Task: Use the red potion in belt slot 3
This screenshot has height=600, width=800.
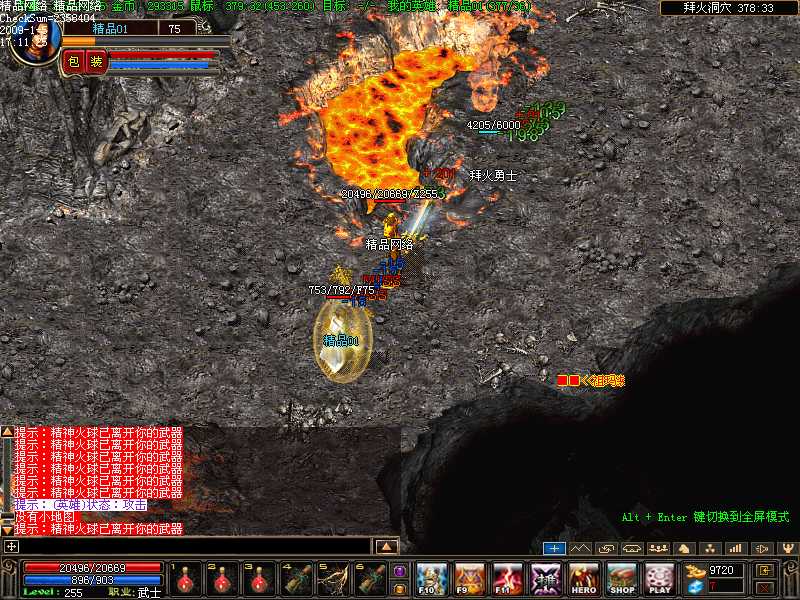Action: (x=259, y=579)
